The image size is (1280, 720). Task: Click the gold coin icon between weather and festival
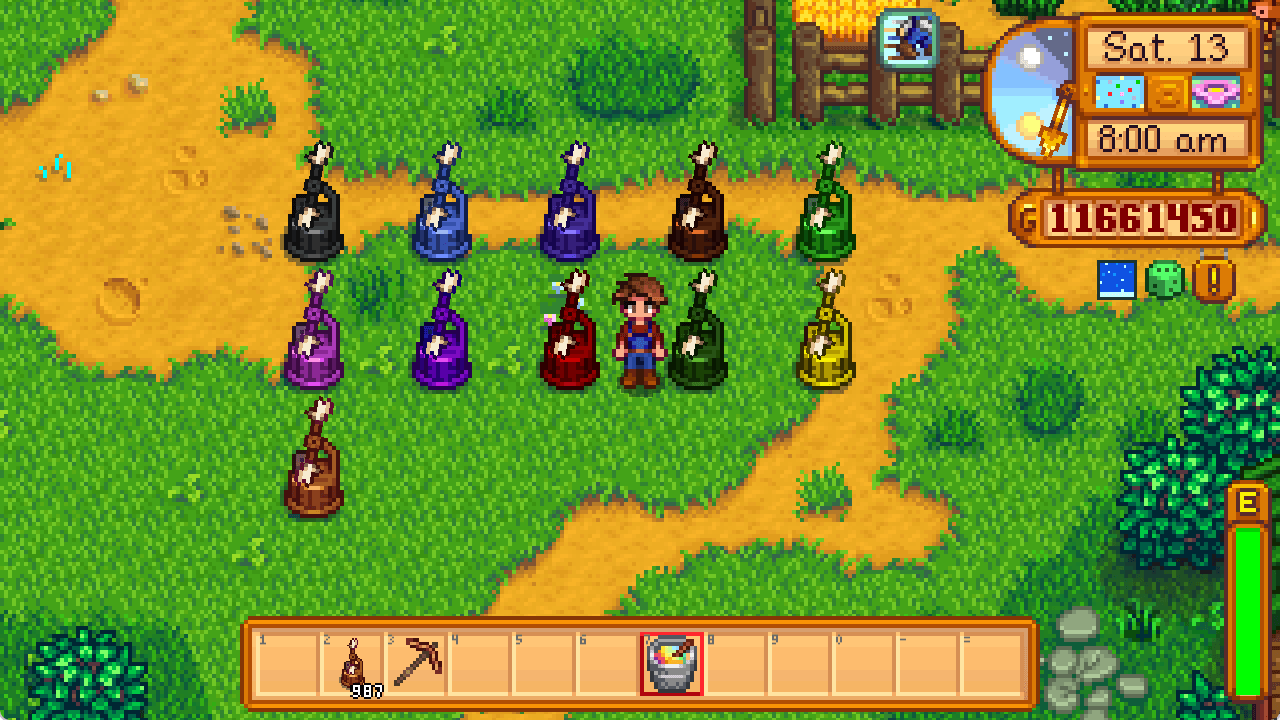click(1167, 94)
